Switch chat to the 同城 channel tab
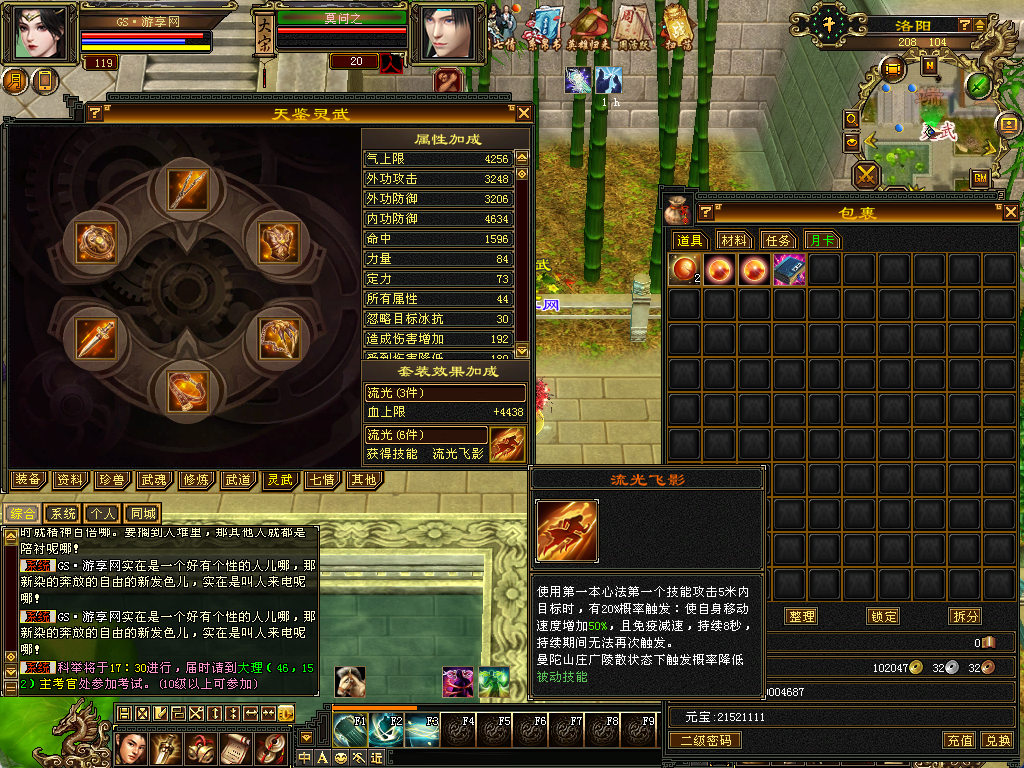Image resolution: width=1024 pixels, height=768 pixels. click(144, 514)
